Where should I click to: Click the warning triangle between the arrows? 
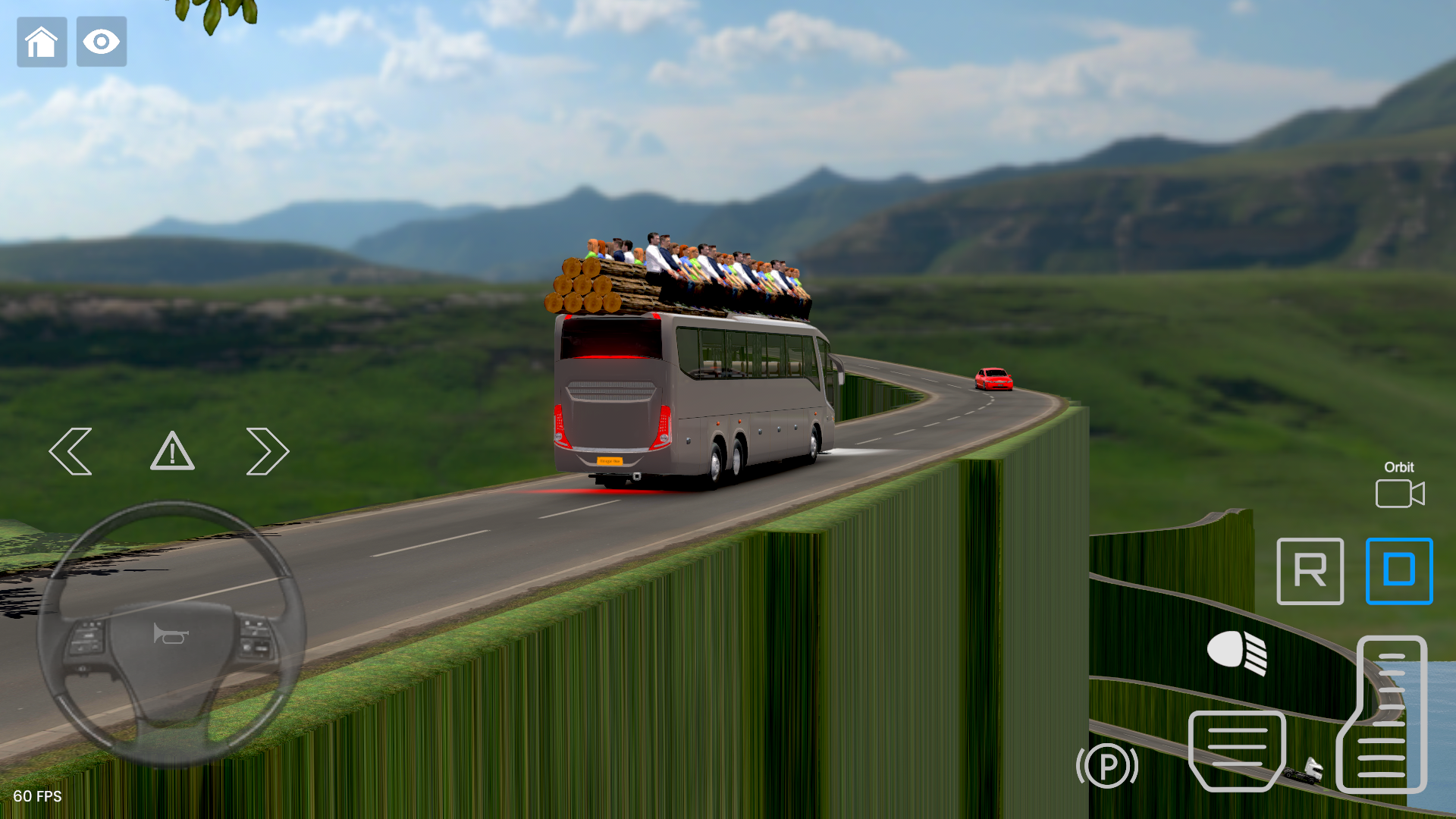point(172,450)
